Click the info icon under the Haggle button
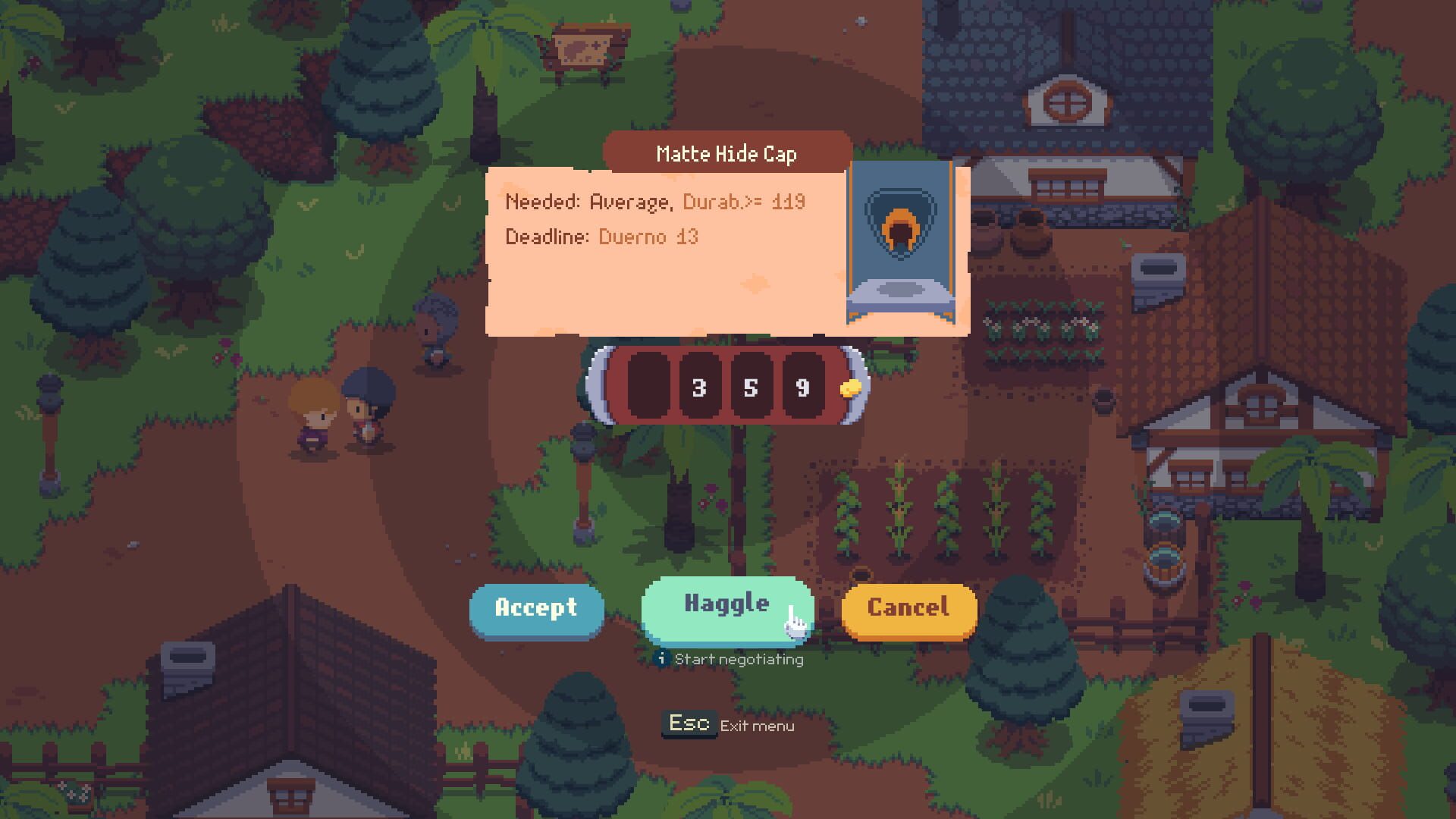Viewport: 1456px width, 819px height. click(x=663, y=659)
